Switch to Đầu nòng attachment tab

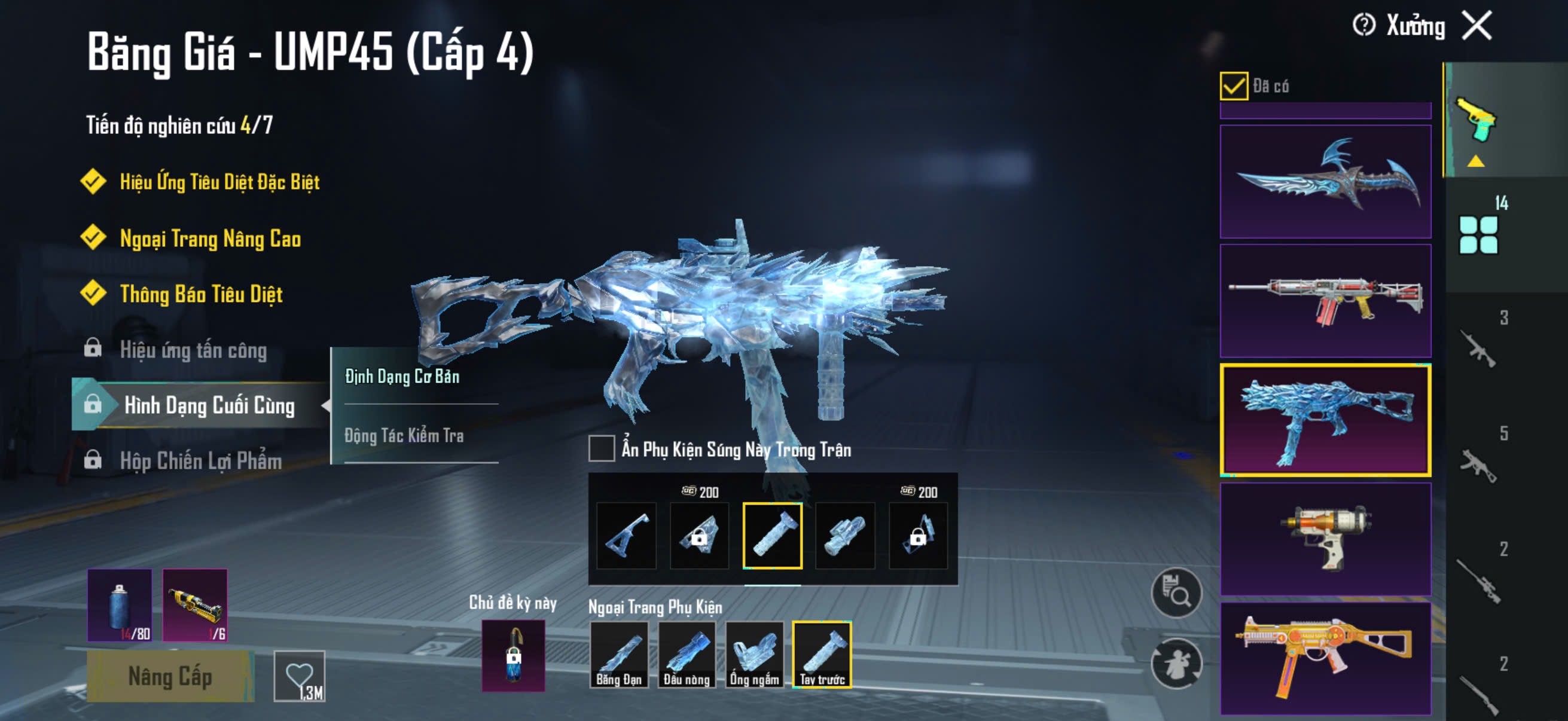point(686,655)
